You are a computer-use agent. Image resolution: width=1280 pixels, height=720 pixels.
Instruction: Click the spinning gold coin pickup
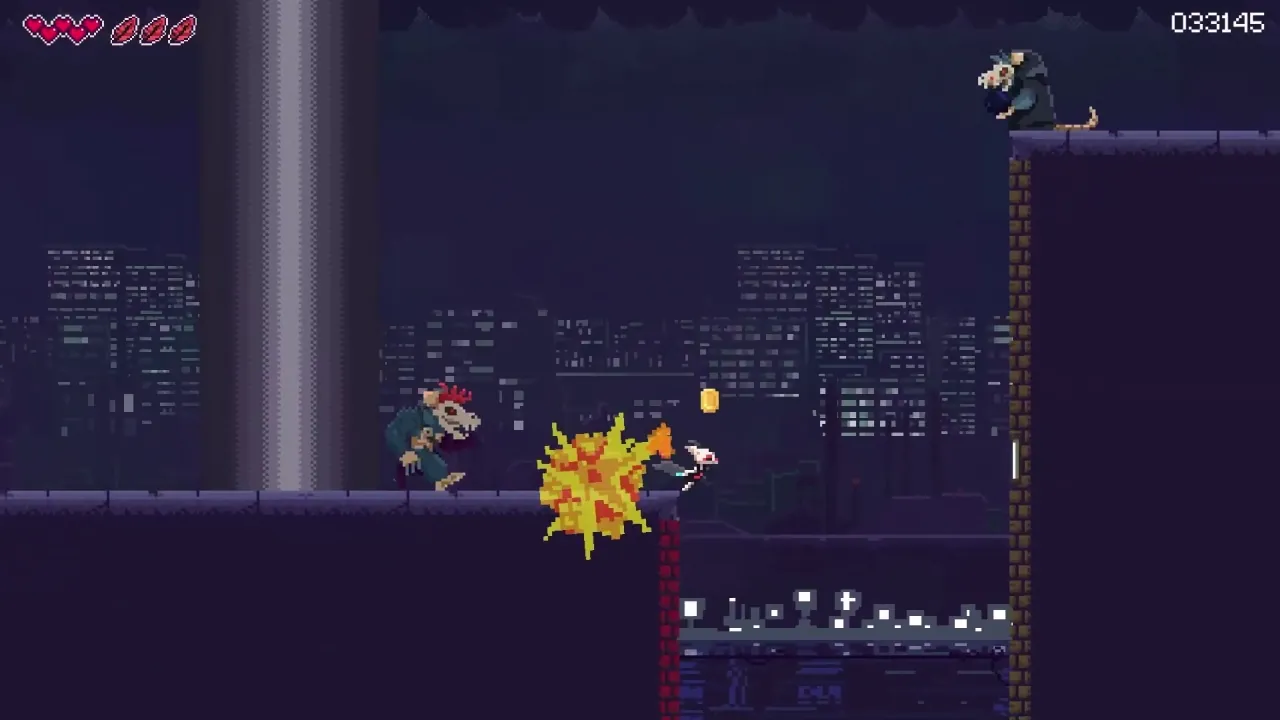[709, 399]
